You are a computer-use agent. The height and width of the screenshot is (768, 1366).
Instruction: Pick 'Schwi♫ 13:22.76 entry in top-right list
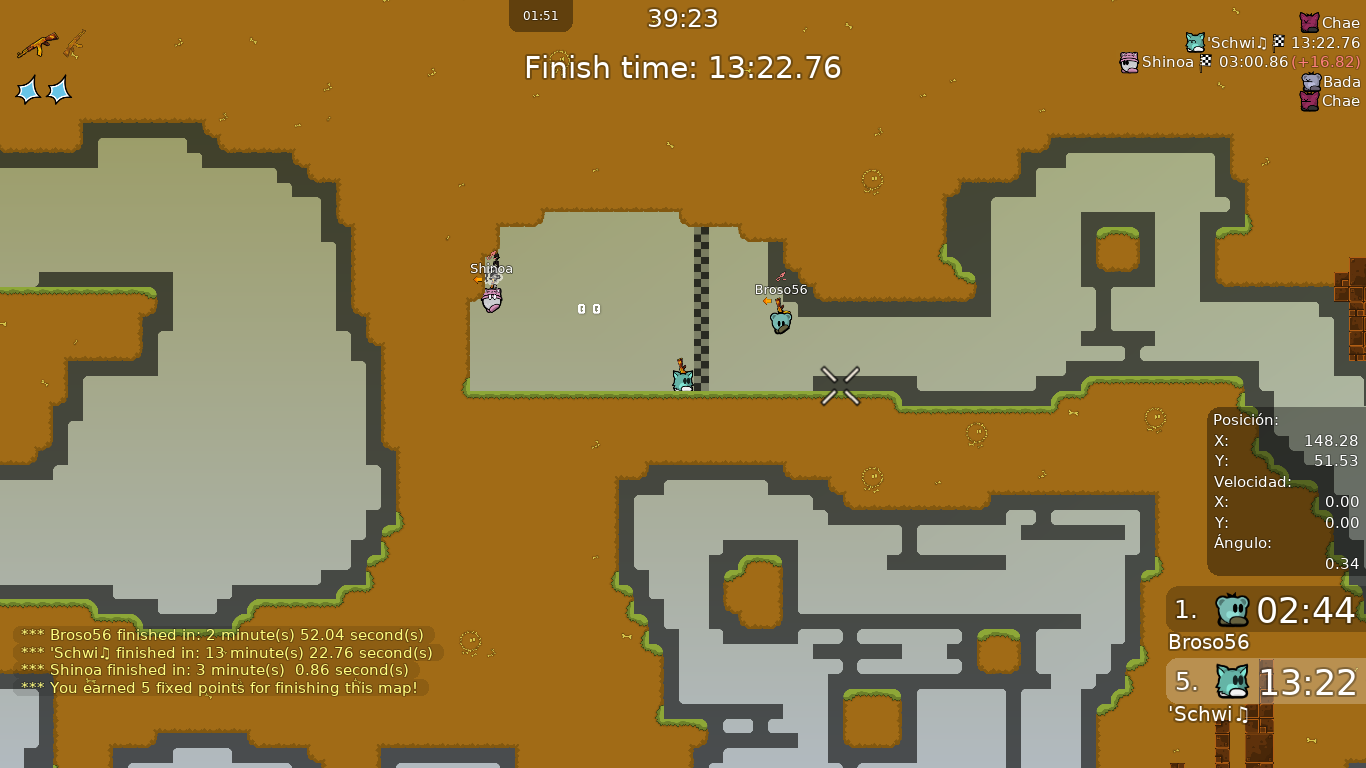pyautogui.click(x=1272, y=43)
